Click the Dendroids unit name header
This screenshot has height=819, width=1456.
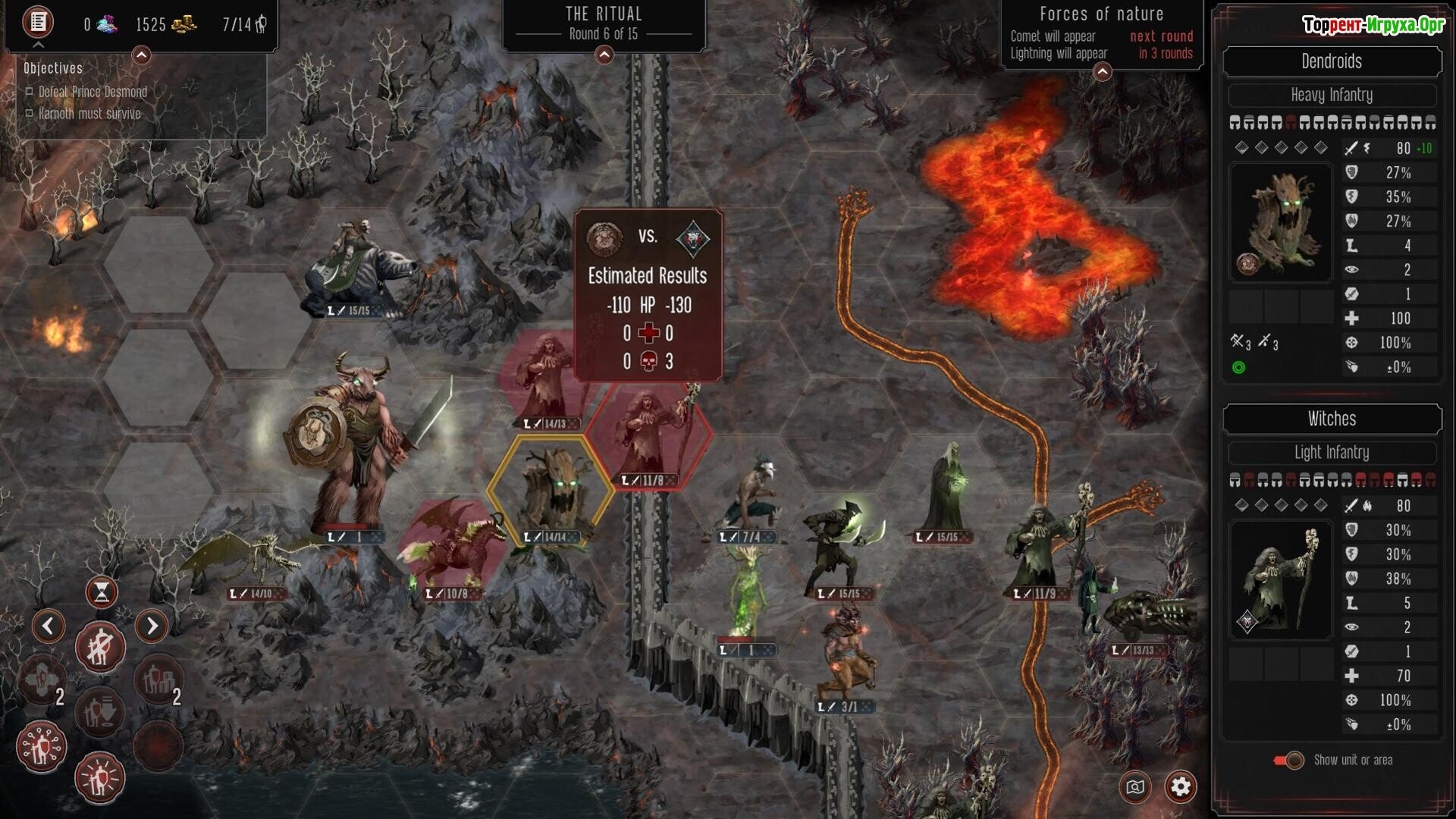click(1332, 61)
